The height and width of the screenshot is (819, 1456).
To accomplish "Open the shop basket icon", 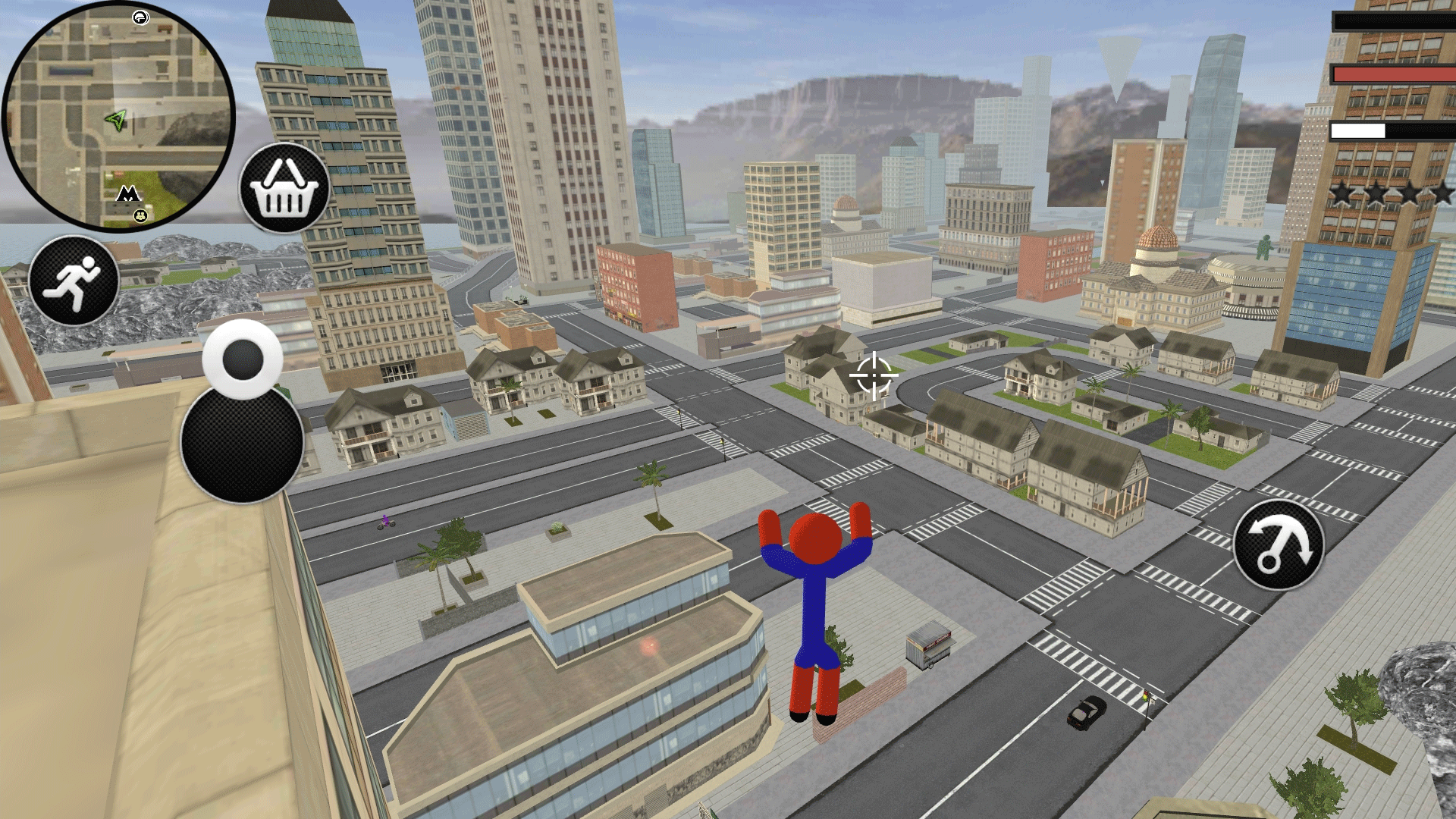I will click(x=284, y=188).
